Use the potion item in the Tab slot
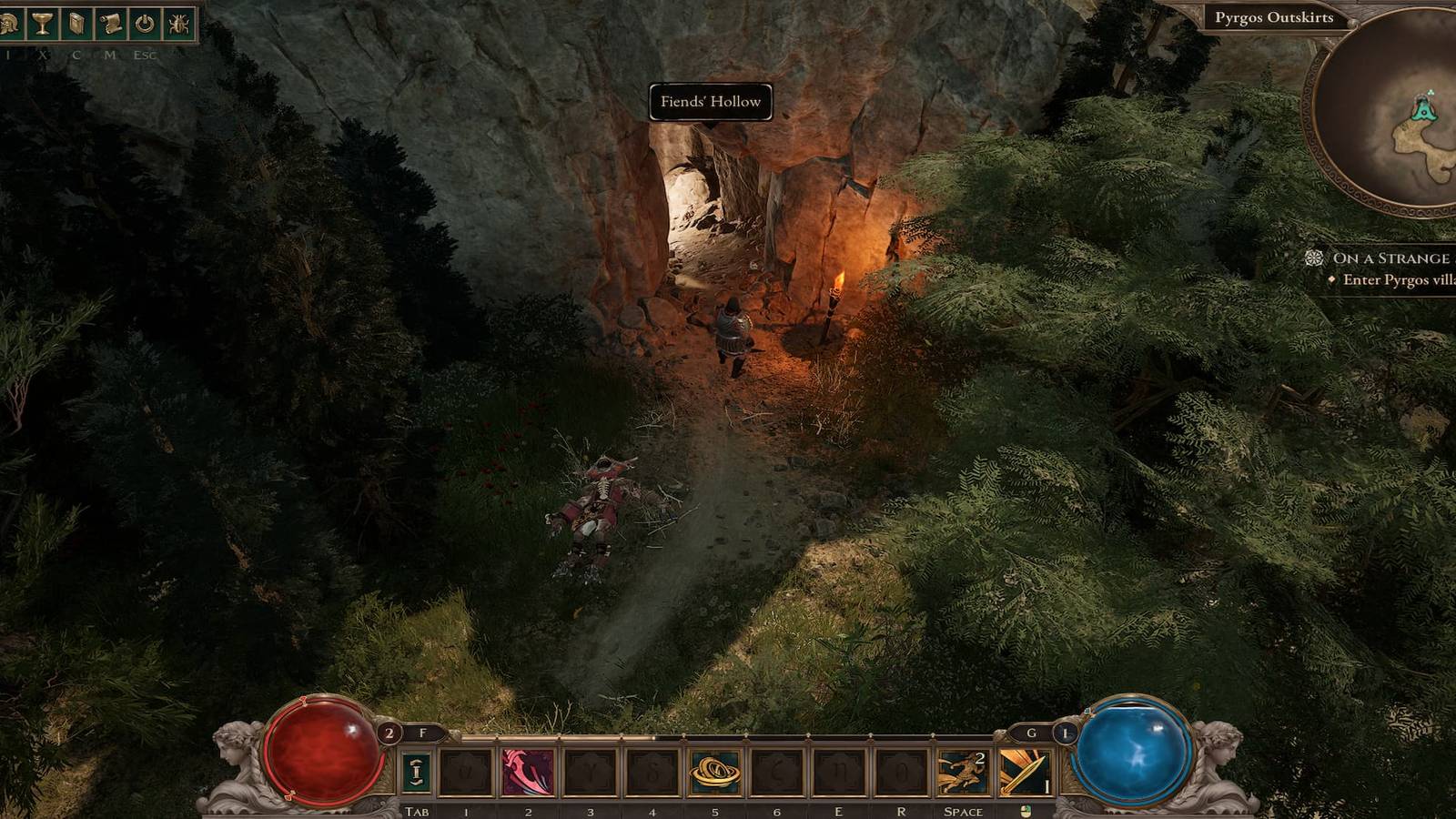Image resolution: width=1456 pixels, height=819 pixels. pos(416,771)
